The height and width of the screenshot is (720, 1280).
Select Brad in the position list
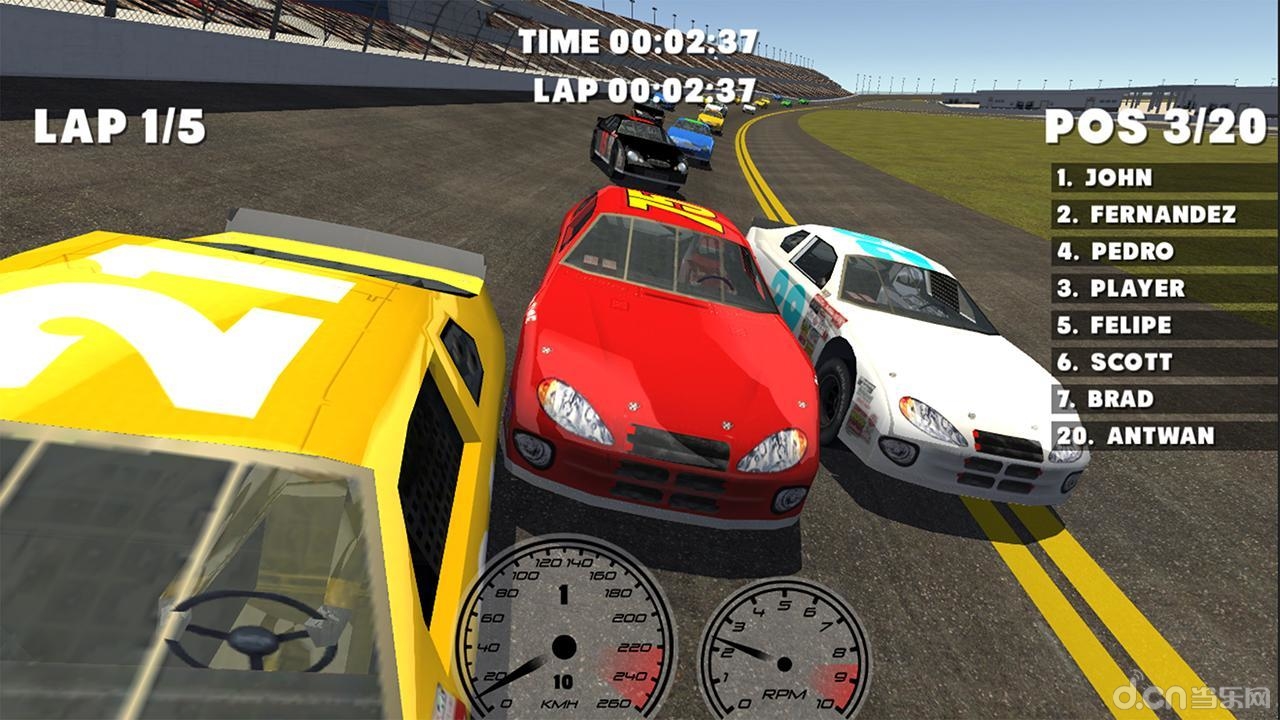tap(1163, 399)
